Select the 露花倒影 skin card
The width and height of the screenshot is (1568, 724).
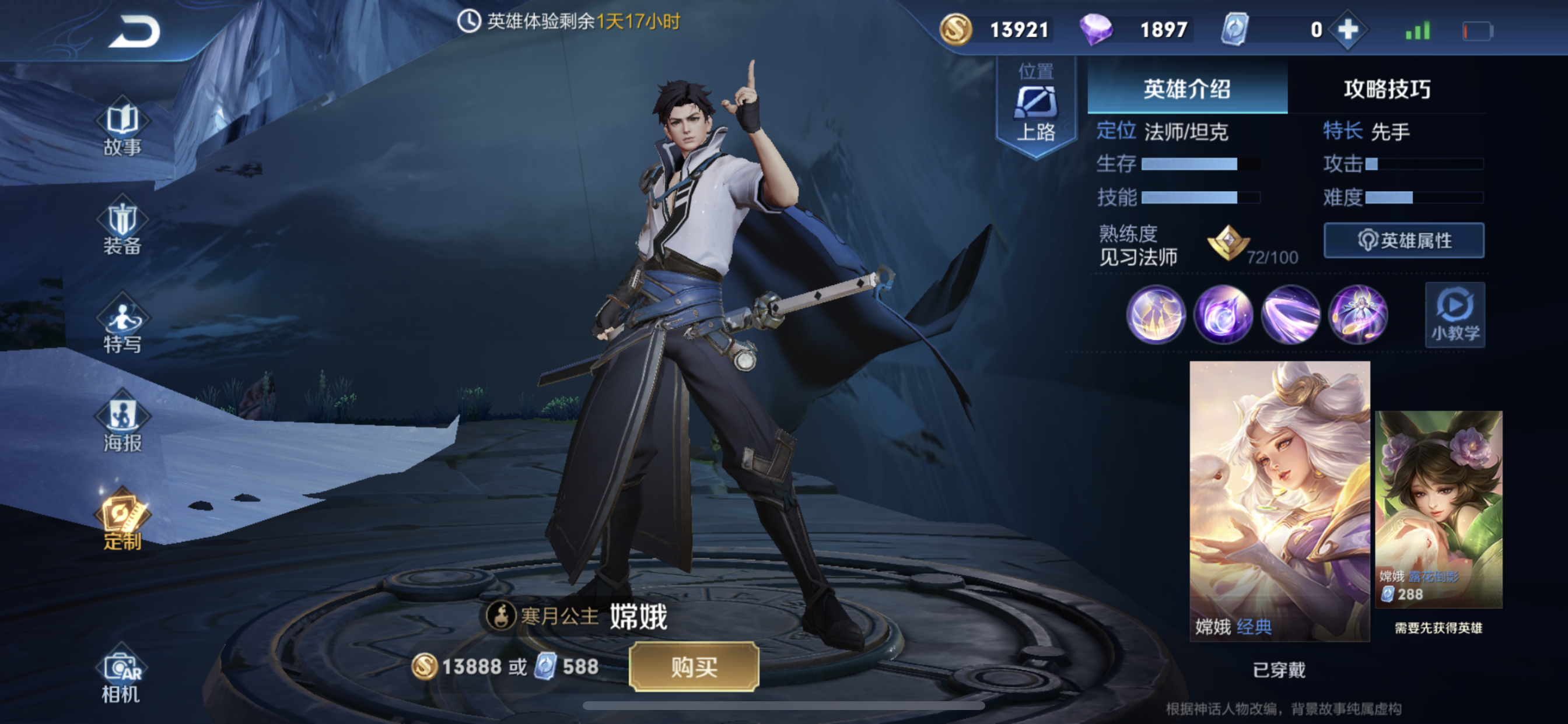[1438, 509]
